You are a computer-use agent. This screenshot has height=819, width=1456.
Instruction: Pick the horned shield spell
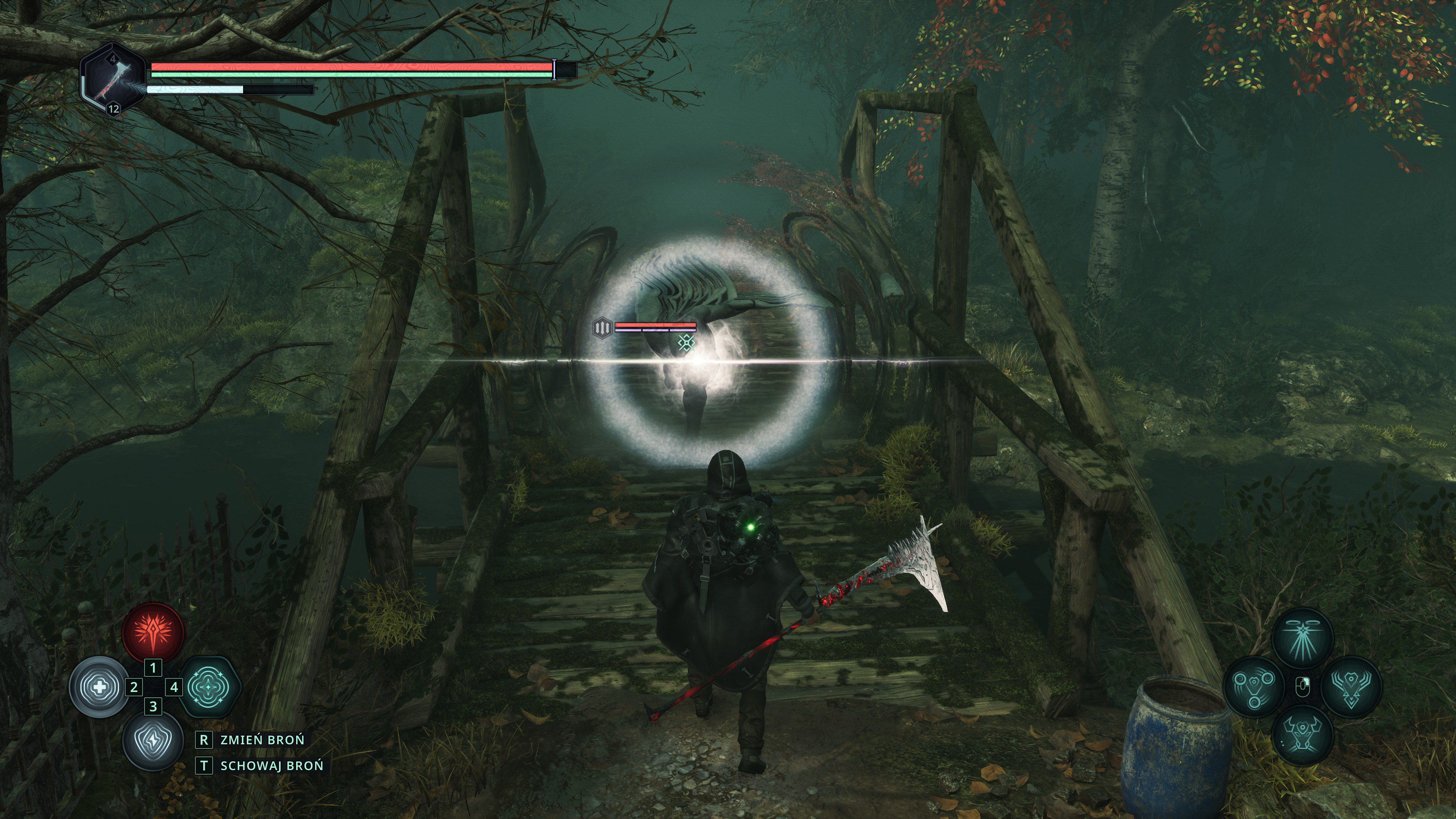[1302, 735]
